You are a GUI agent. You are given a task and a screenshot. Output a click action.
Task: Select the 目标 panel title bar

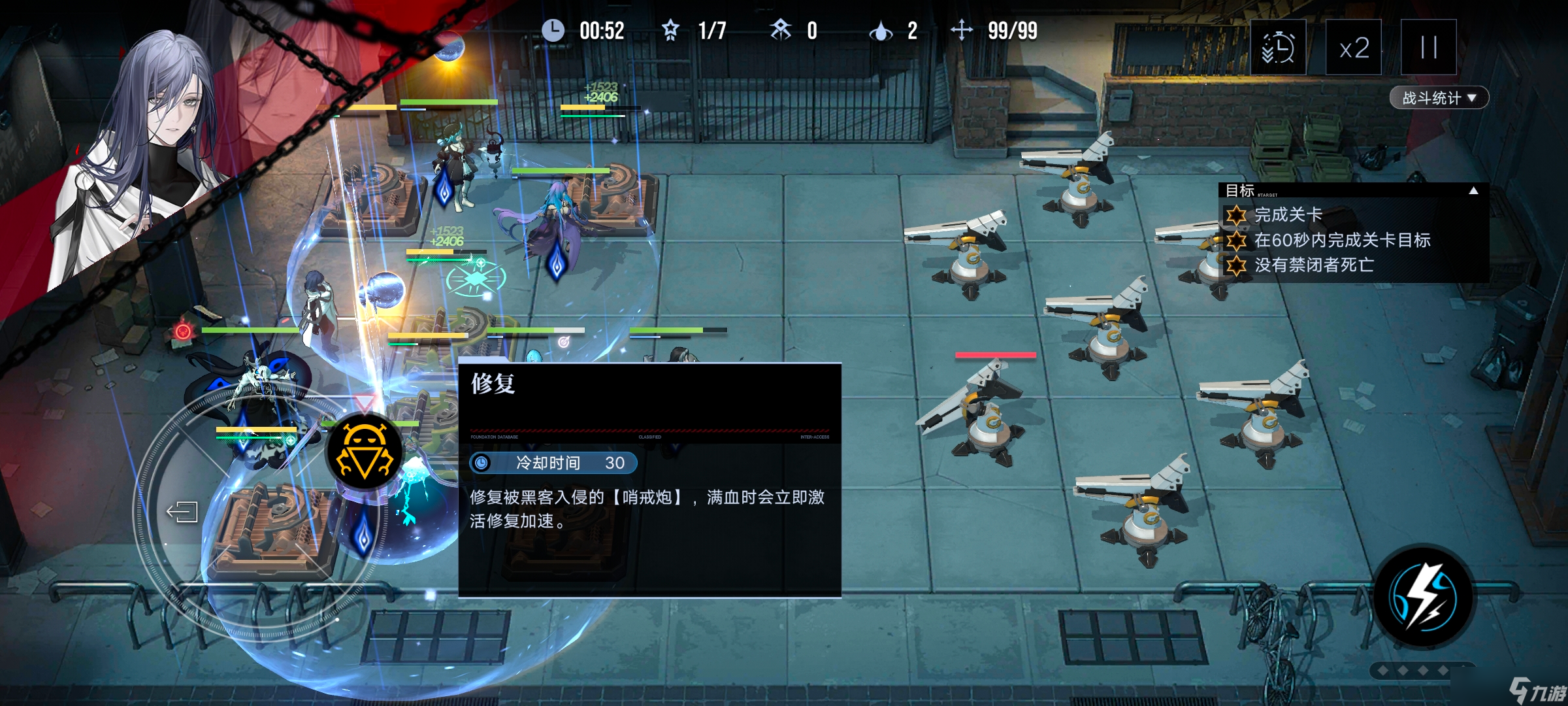point(1239,189)
